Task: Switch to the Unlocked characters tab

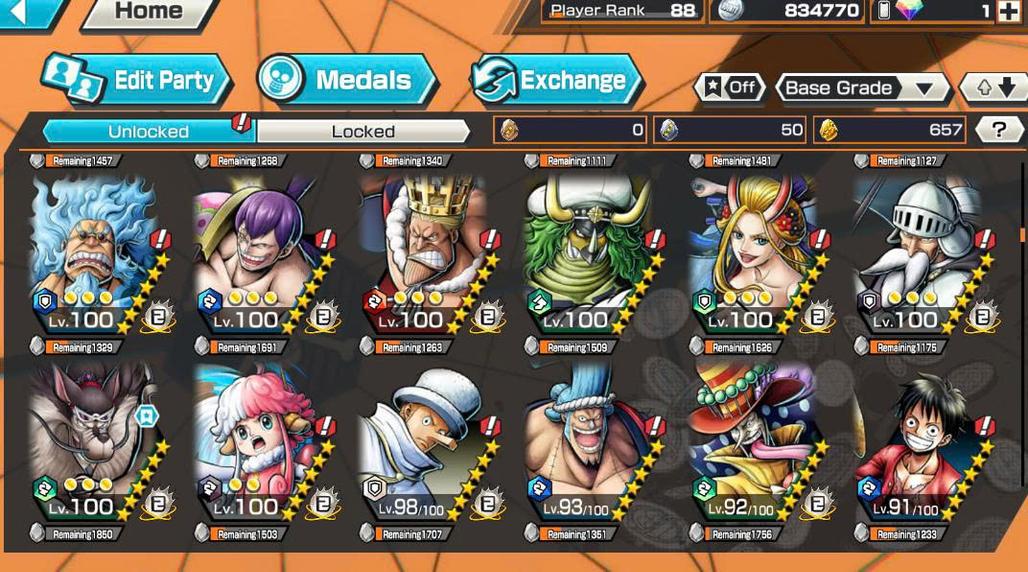Action: (148, 131)
